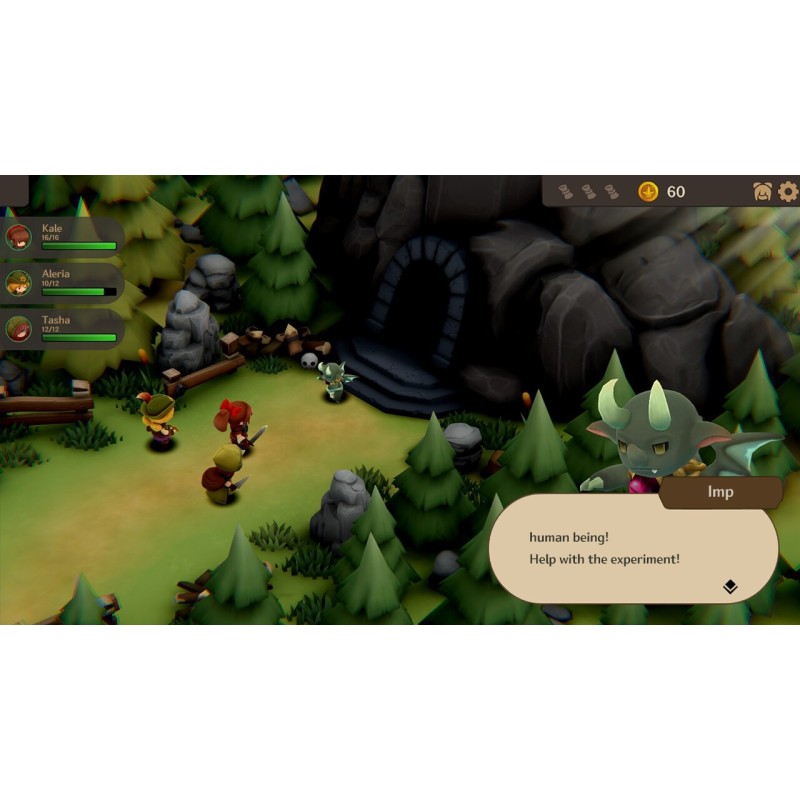
Task: Select Kale's party portrait
Action: pos(18,237)
